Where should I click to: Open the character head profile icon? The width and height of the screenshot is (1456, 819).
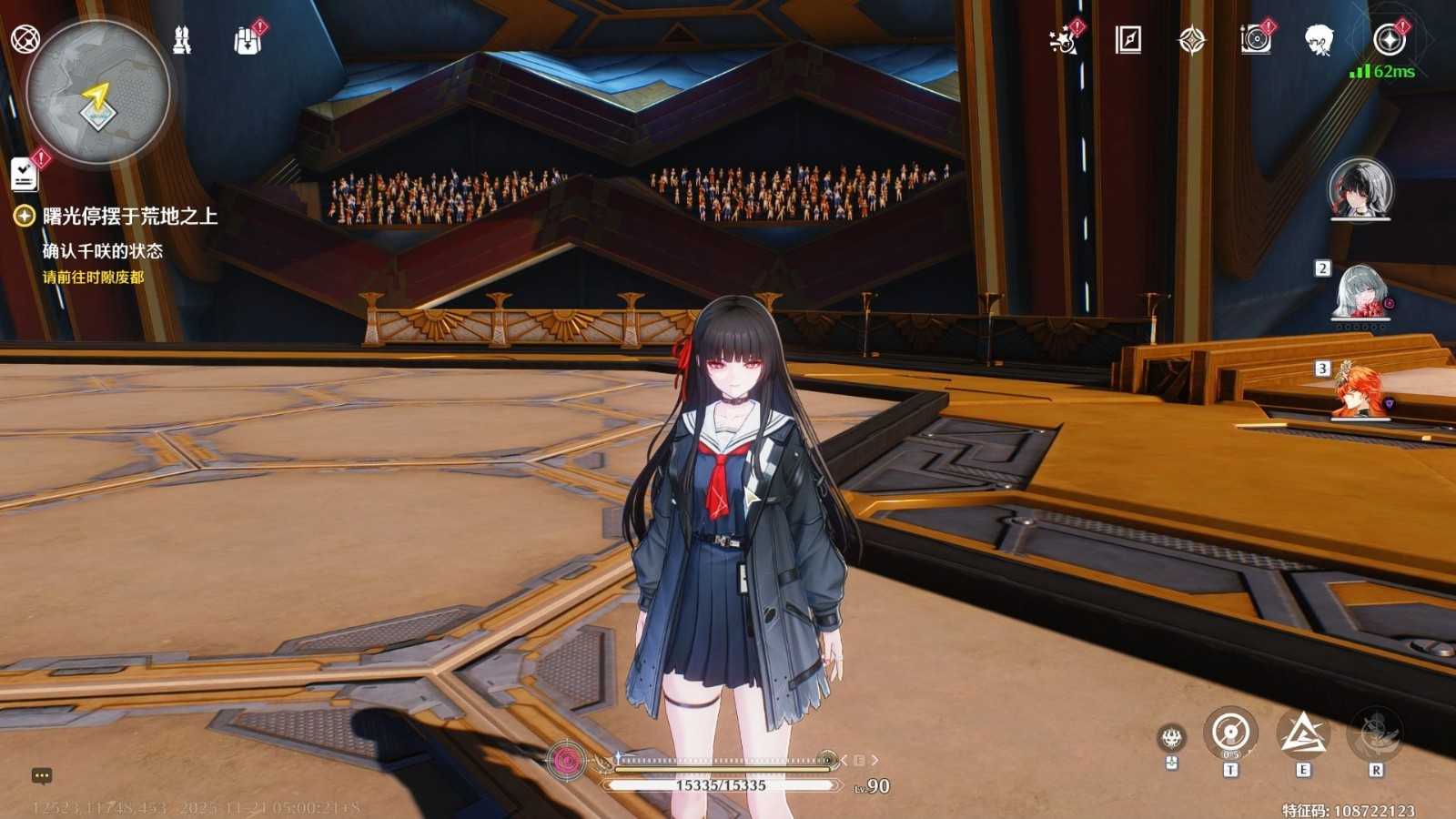tap(1319, 40)
